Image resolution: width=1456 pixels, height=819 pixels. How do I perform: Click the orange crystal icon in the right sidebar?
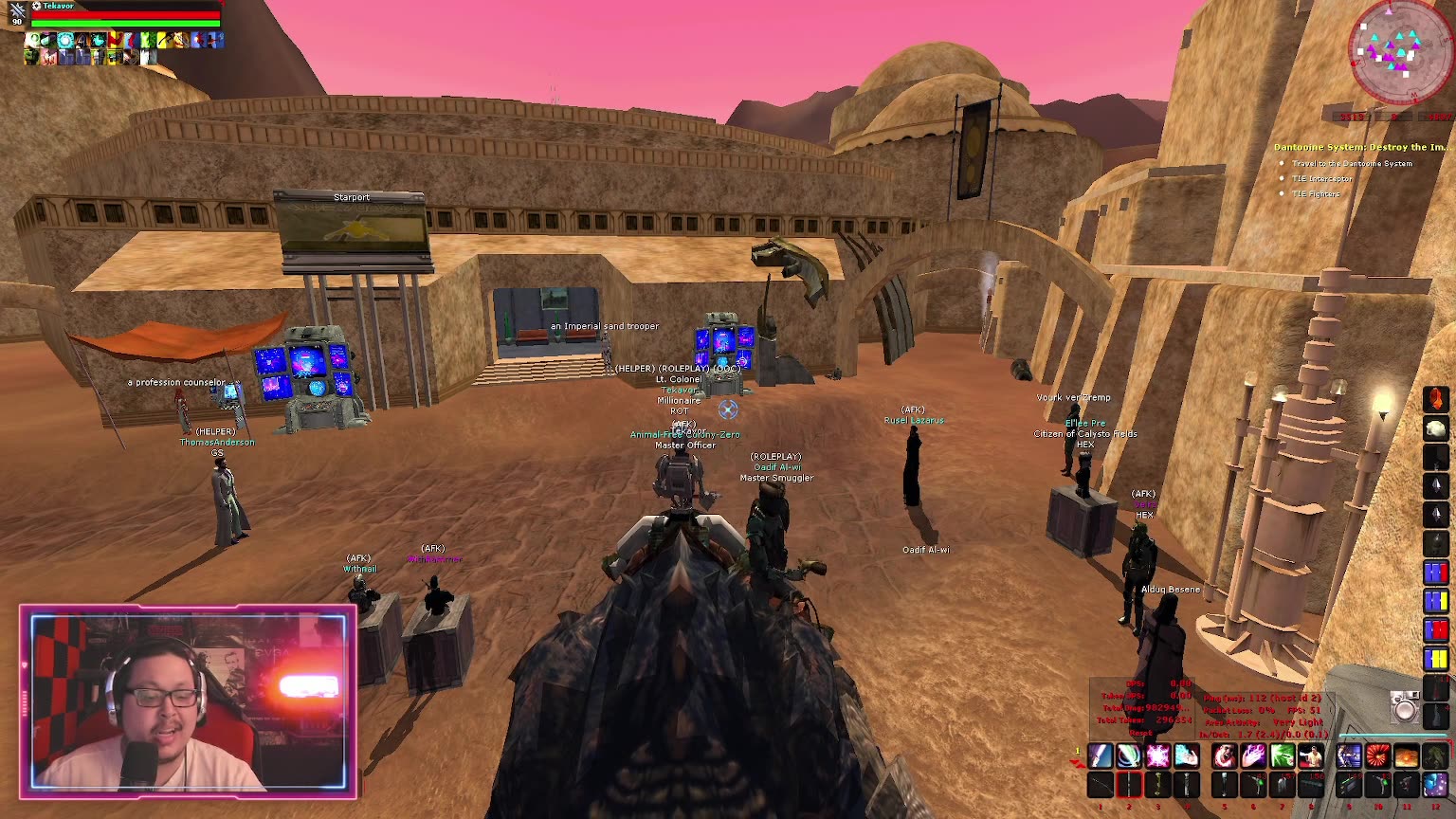1436,399
